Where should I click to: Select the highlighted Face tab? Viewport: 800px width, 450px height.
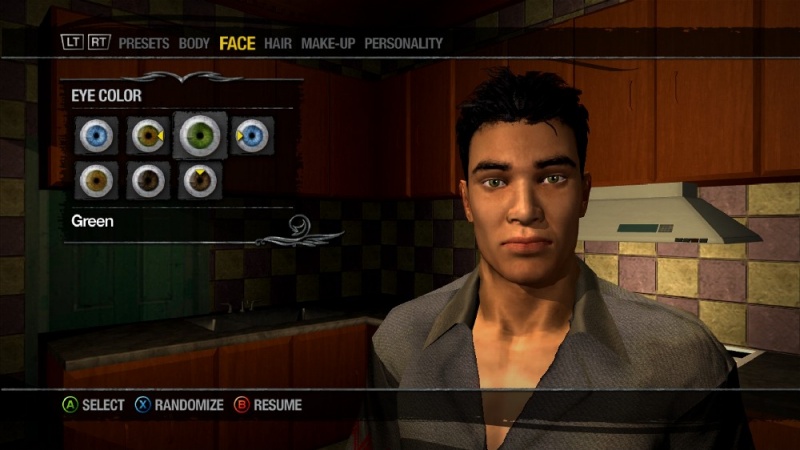[238, 43]
